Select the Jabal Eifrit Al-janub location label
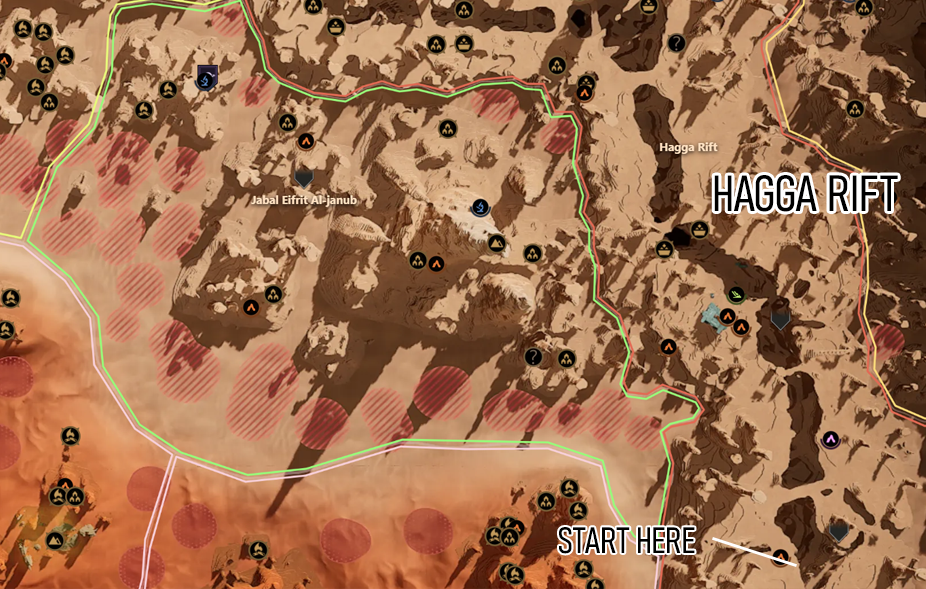The image size is (926, 589). [304, 200]
